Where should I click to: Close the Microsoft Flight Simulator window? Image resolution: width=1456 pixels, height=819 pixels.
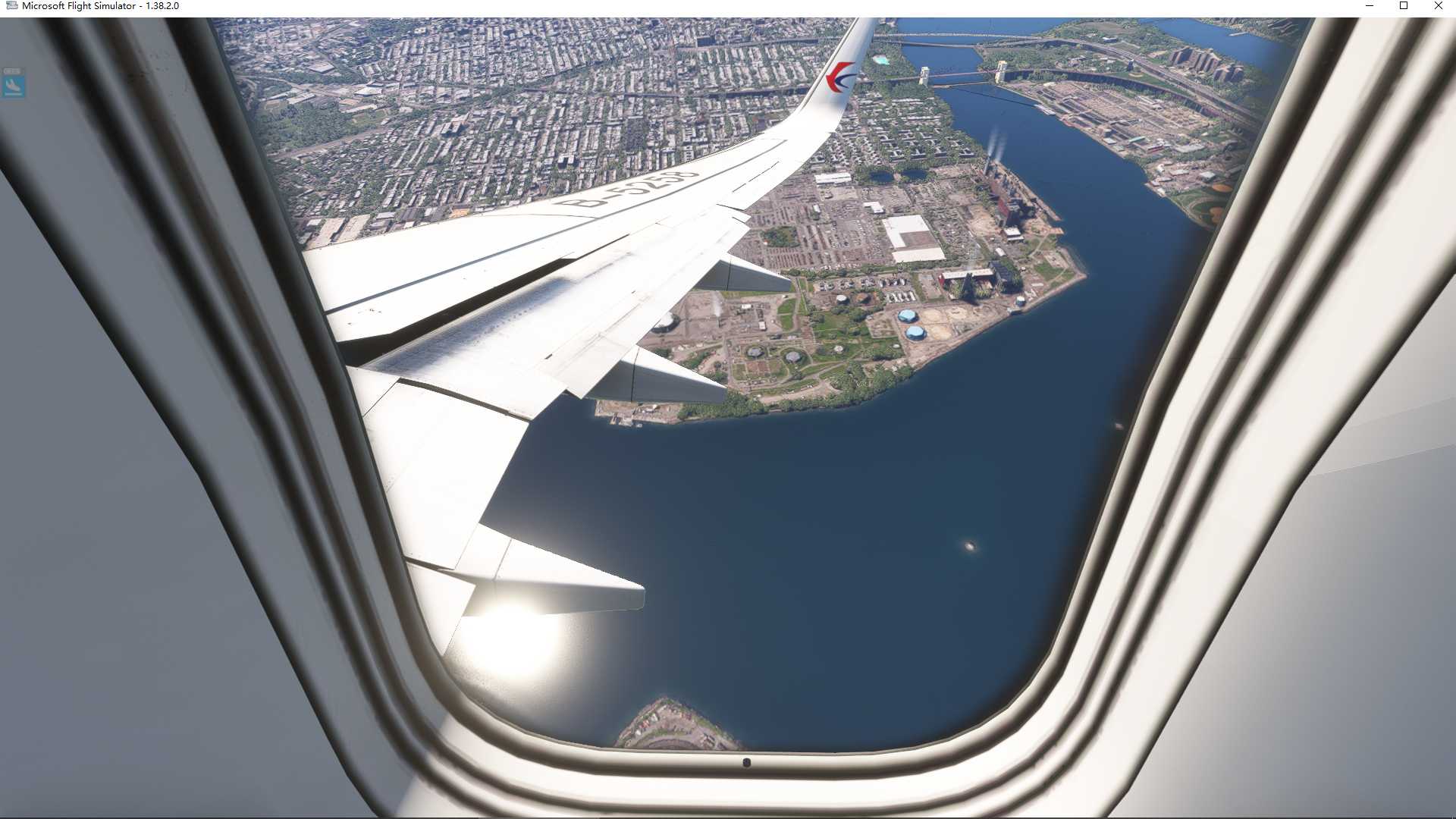point(1438,6)
